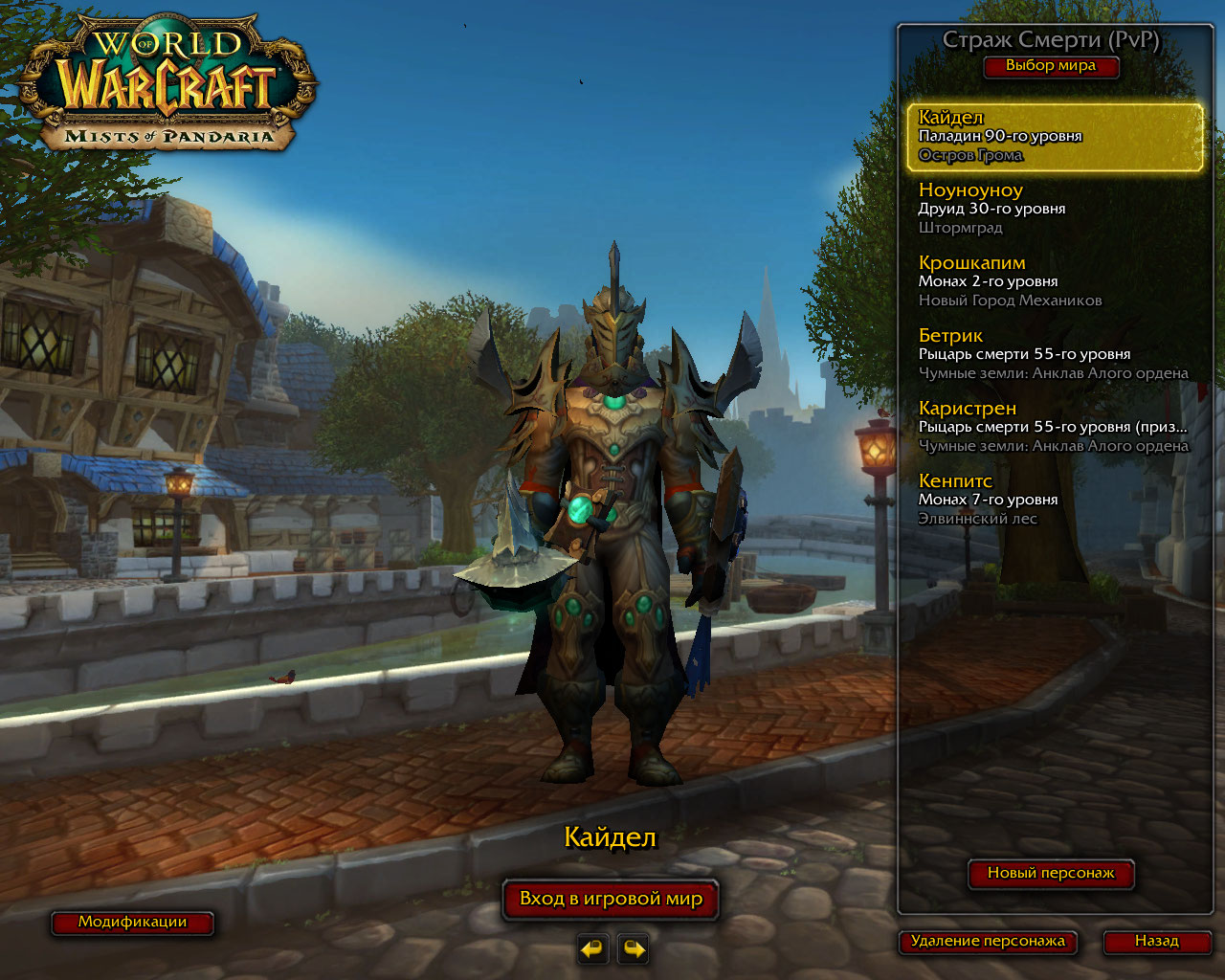Viewport: 1225px width, 980px height.
Task: Create a character with Новый персонаж
Action: click(1051, 873)
